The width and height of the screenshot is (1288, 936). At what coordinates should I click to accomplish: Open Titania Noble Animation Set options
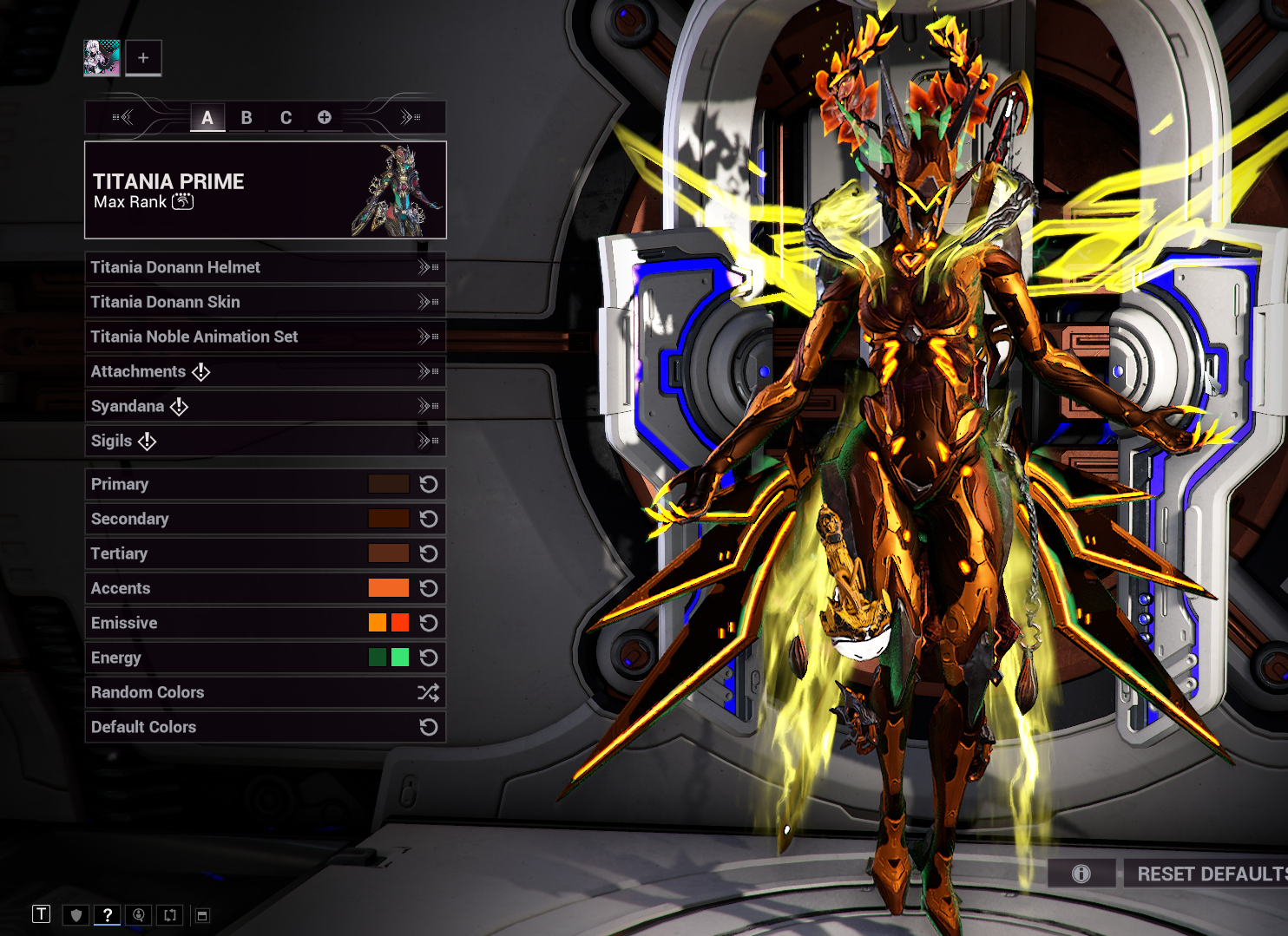point(265,337)
